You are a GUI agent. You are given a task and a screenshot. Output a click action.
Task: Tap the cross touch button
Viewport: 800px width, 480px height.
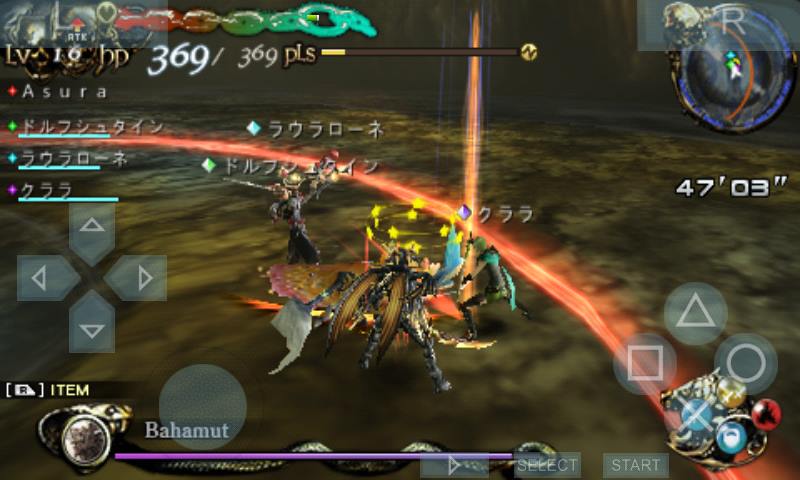pos(696,413)
